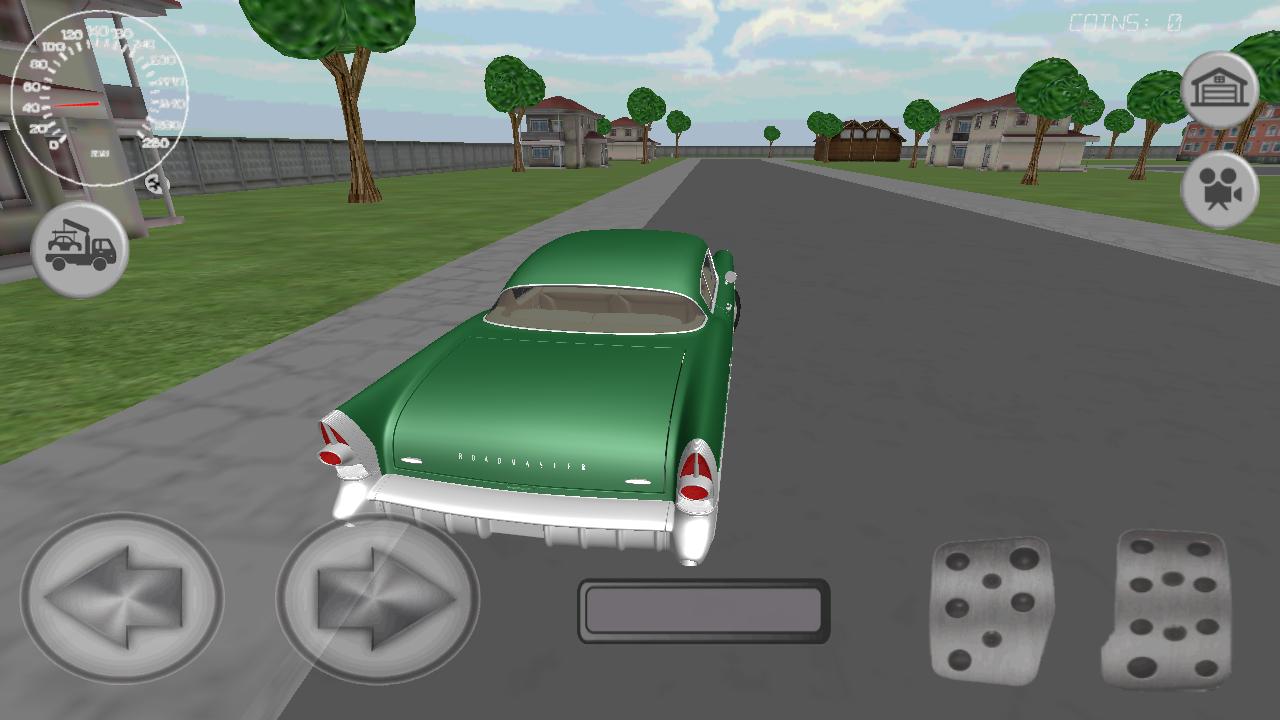Step on the gas pedal
This screenshot has height=720, width=1280.
click(x=1168, y=608)
